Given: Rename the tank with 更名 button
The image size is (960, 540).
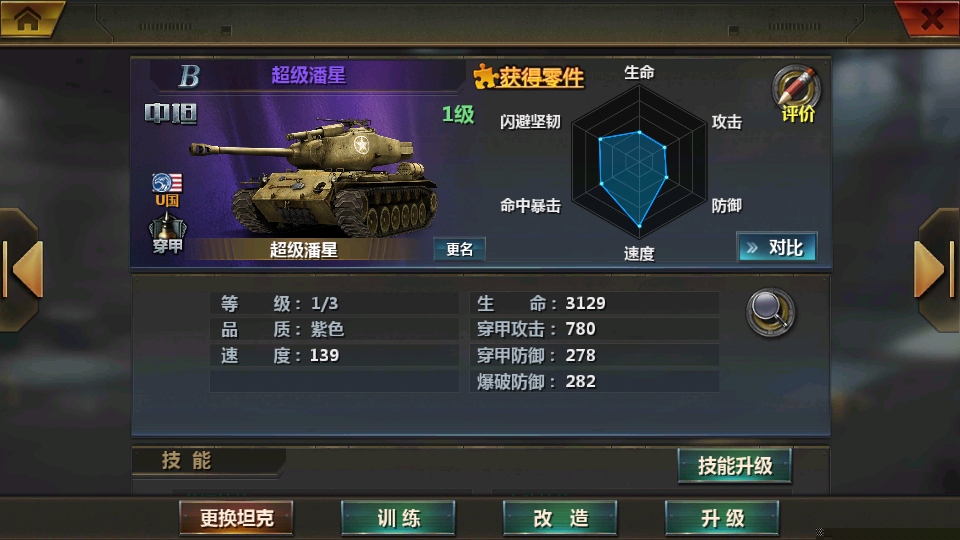Looking at the screenshot, I should pyautogui.click(x=459, y=249).
